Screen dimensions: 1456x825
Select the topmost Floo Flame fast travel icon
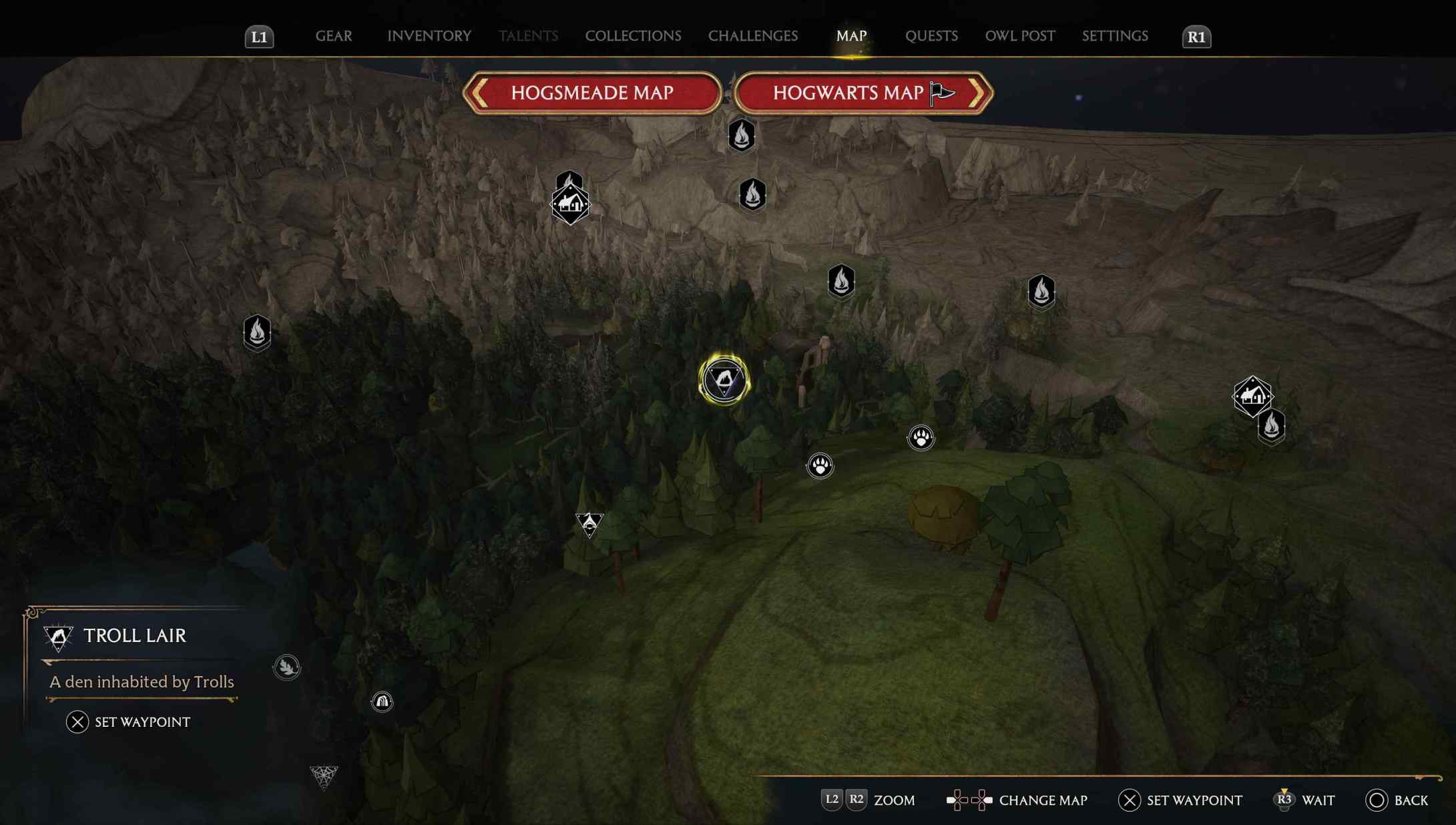point(740,135)
